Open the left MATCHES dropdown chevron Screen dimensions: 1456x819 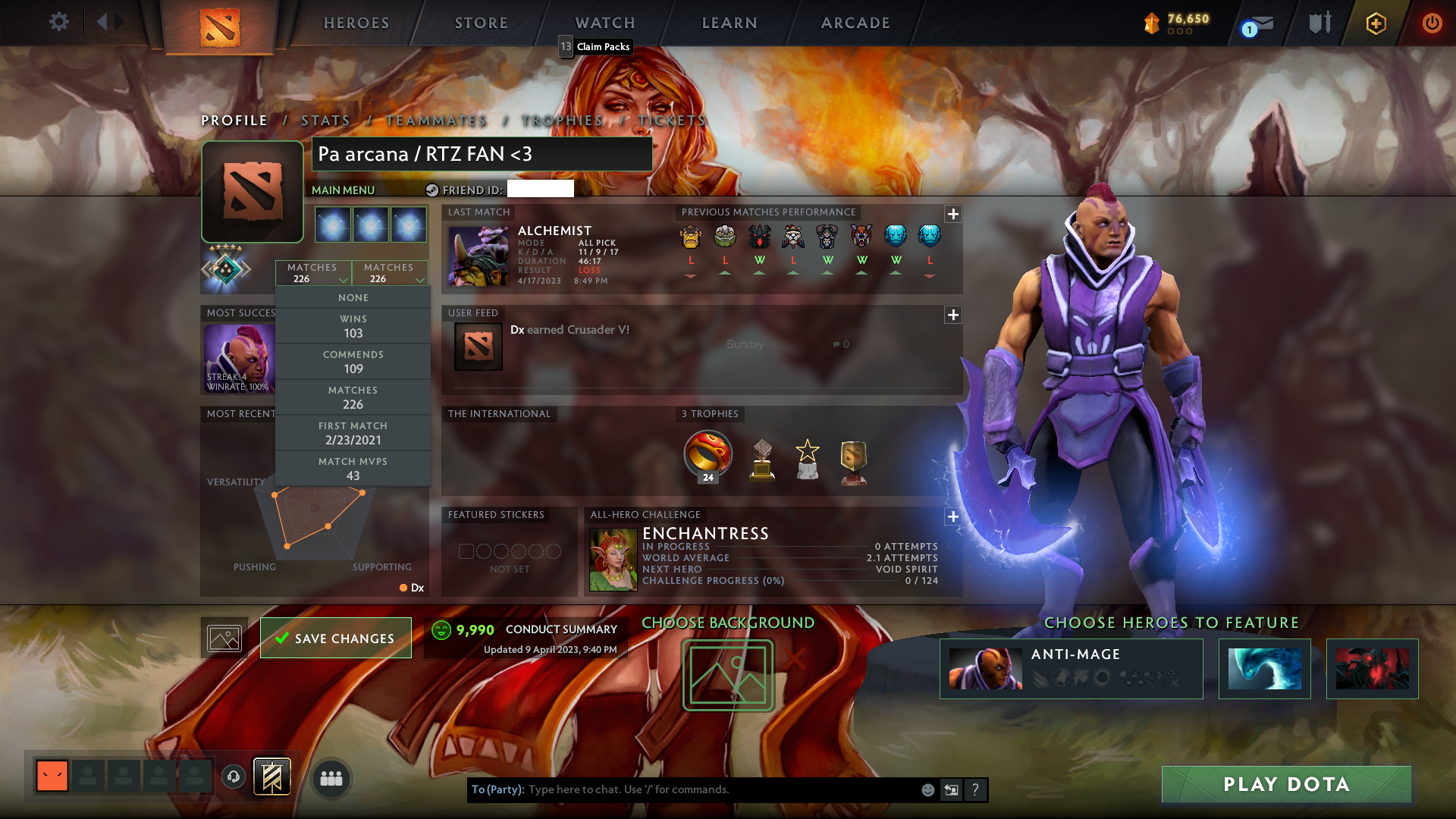[x=345, y=279]
